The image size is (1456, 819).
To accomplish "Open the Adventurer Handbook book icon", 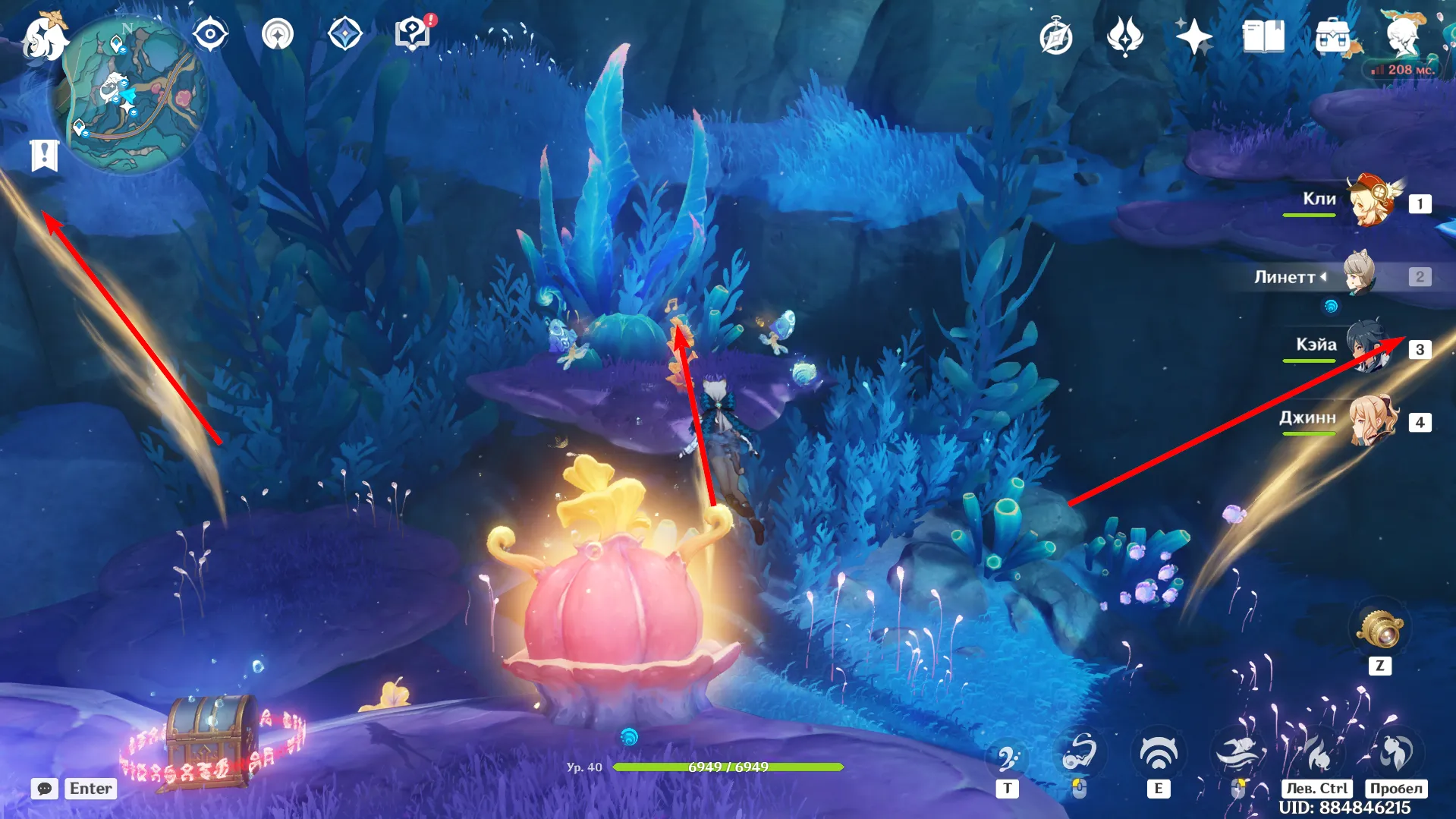I will pos(1263,36).
